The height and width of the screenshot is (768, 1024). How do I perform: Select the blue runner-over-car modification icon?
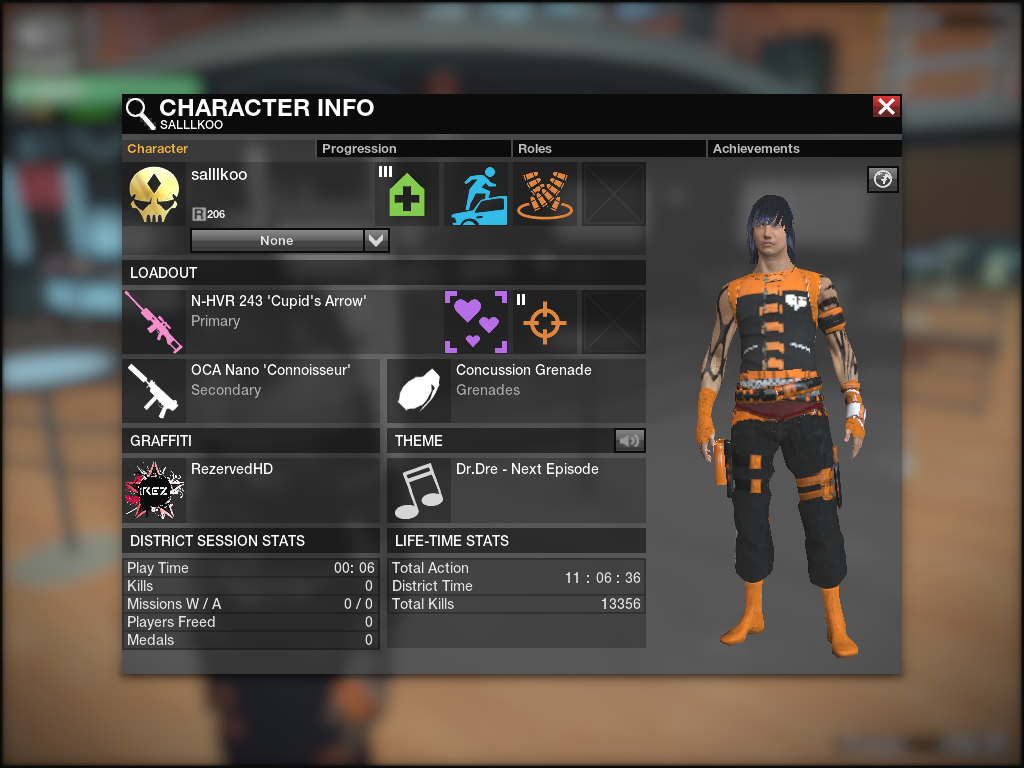click(x=475, y=194)
